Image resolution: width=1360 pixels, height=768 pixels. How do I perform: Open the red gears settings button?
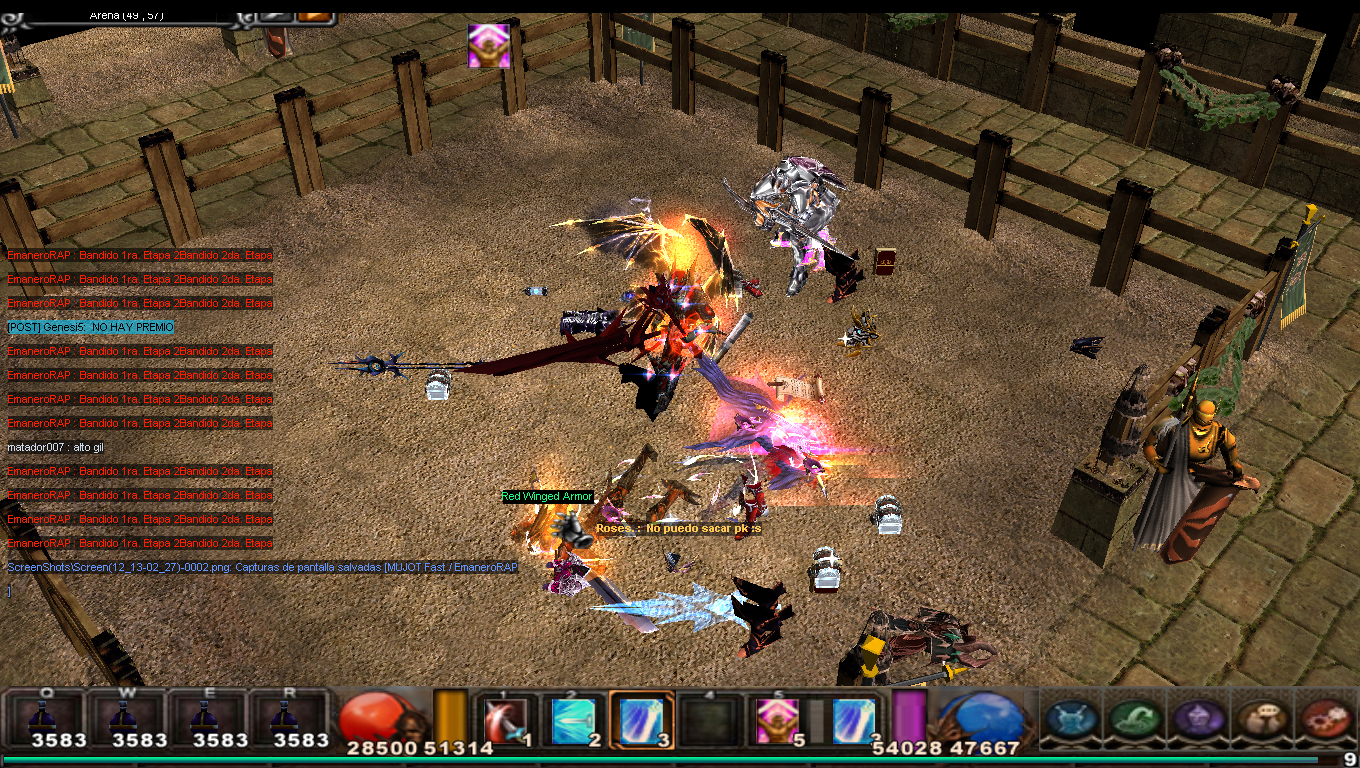coord(1326,718)
